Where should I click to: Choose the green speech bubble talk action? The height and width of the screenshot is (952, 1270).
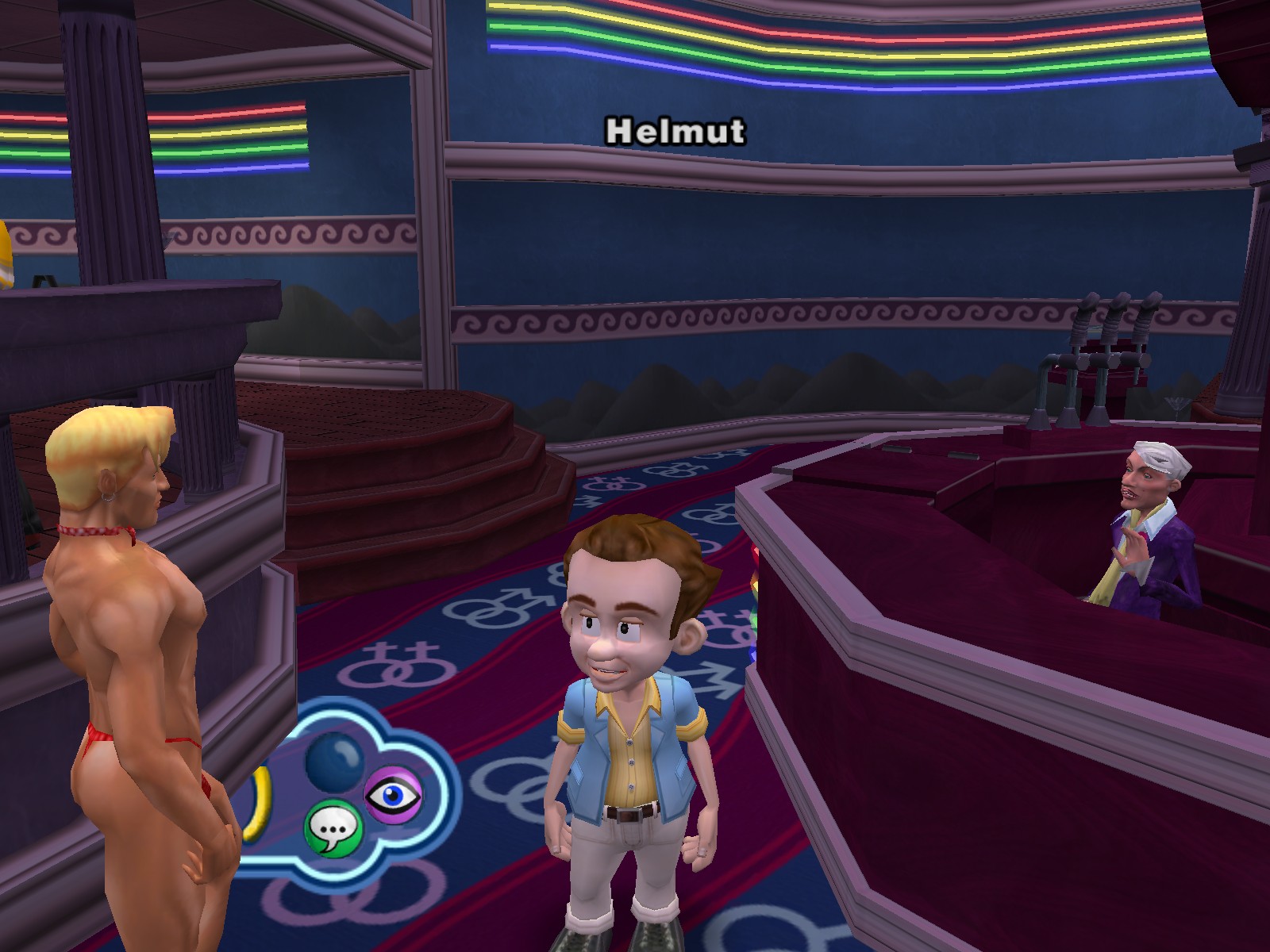[333, 828]
